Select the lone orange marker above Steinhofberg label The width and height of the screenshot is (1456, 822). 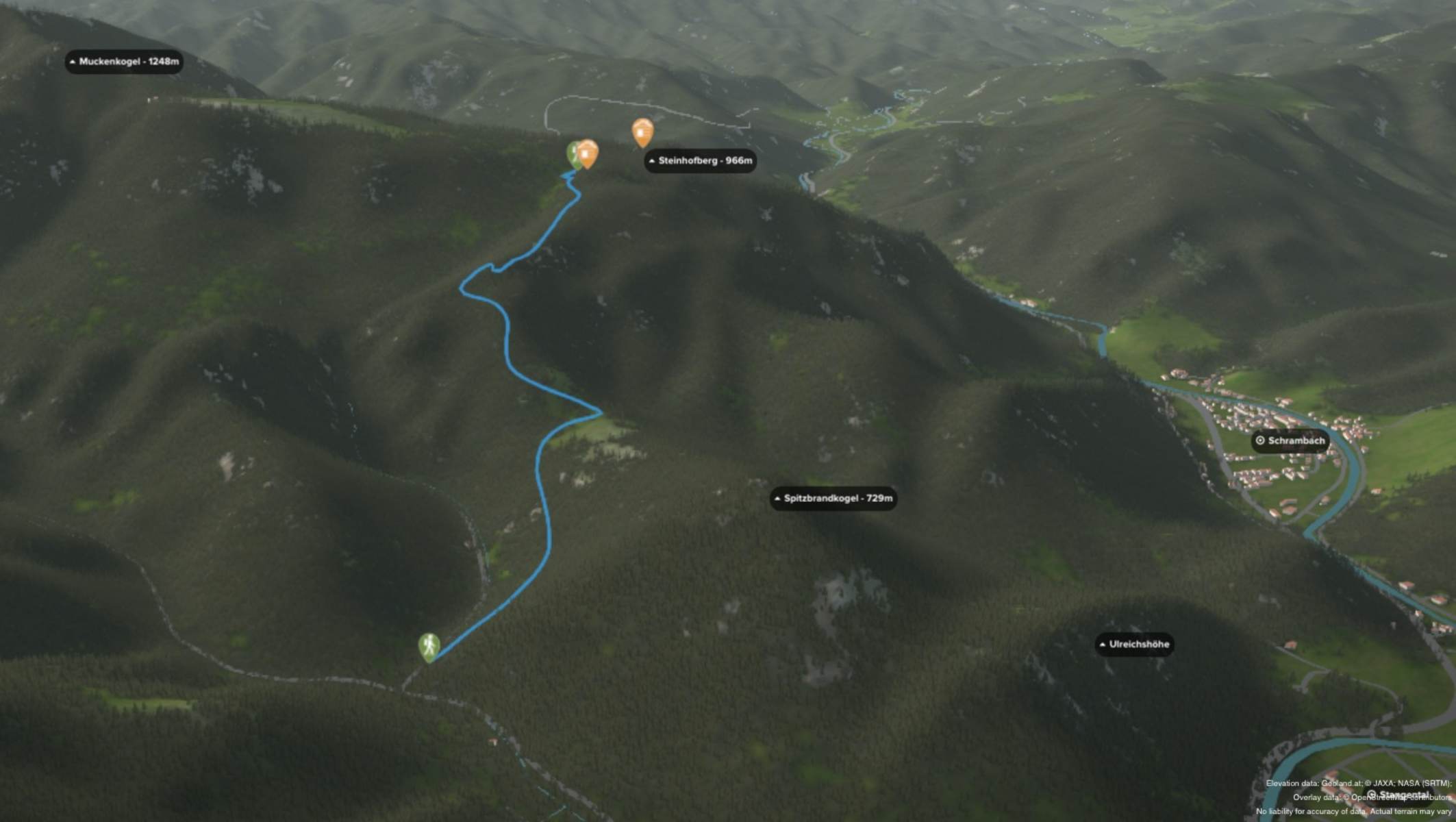click(642, 132)
